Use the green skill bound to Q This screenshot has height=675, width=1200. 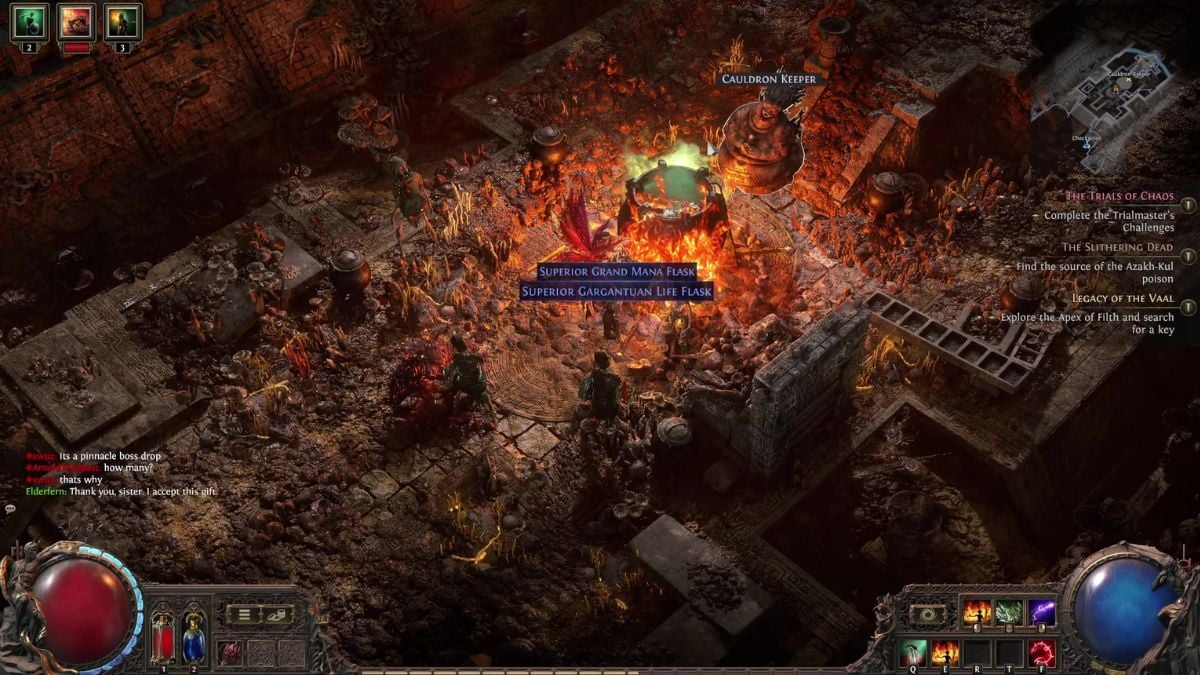(912, 652)
